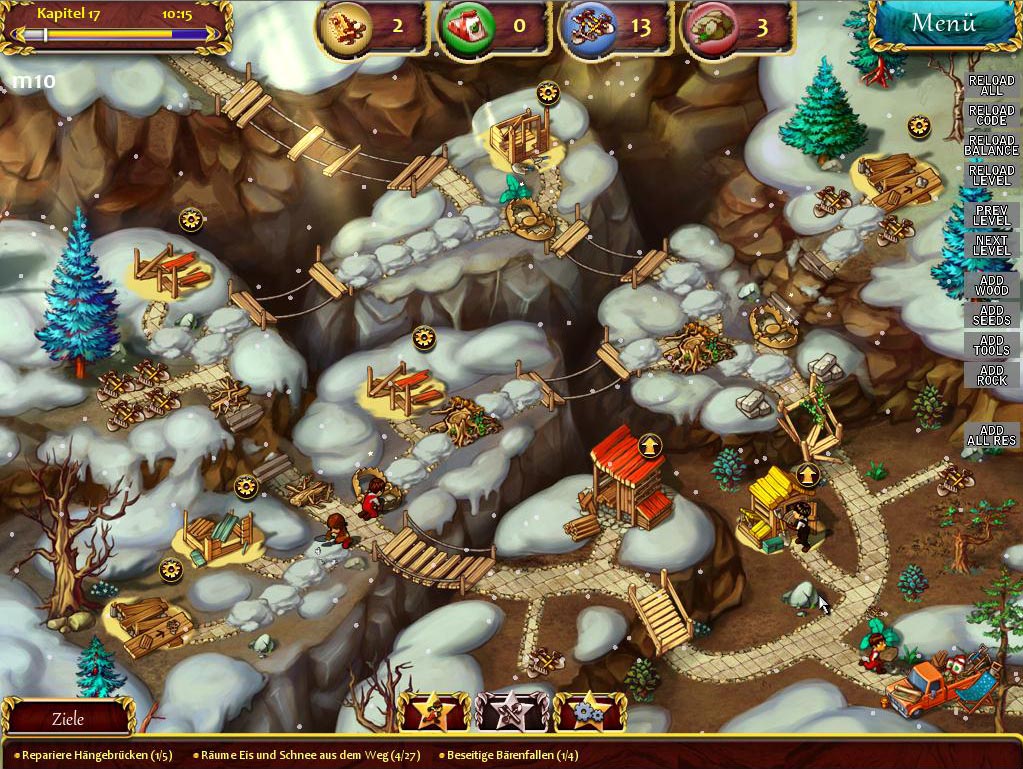This screenshot has width=1023, height=769.
Task: Select RELOAD BALANCE debug button
Action: point(991,146)
